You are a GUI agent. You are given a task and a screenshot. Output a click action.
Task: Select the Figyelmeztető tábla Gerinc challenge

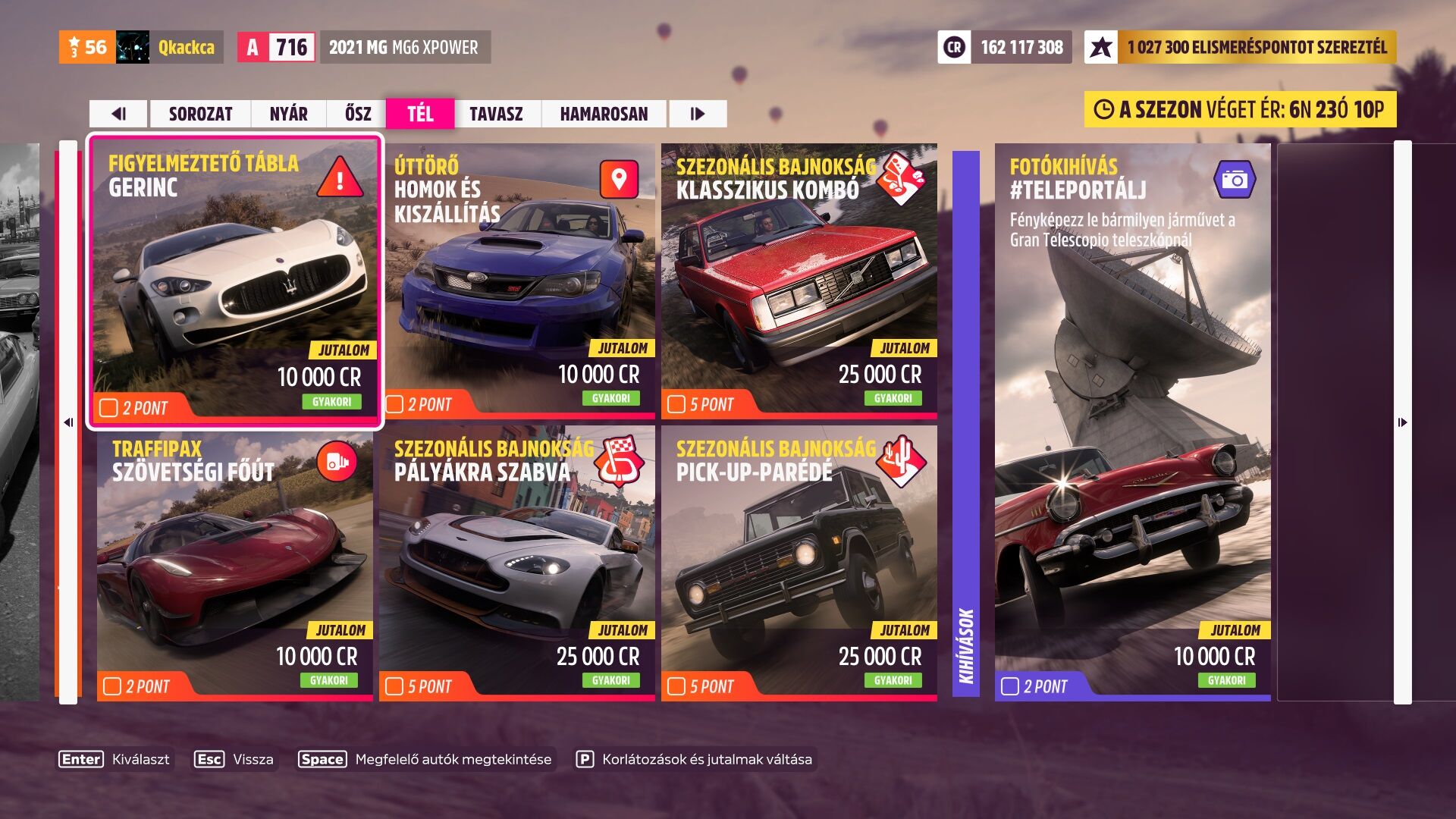235,281
